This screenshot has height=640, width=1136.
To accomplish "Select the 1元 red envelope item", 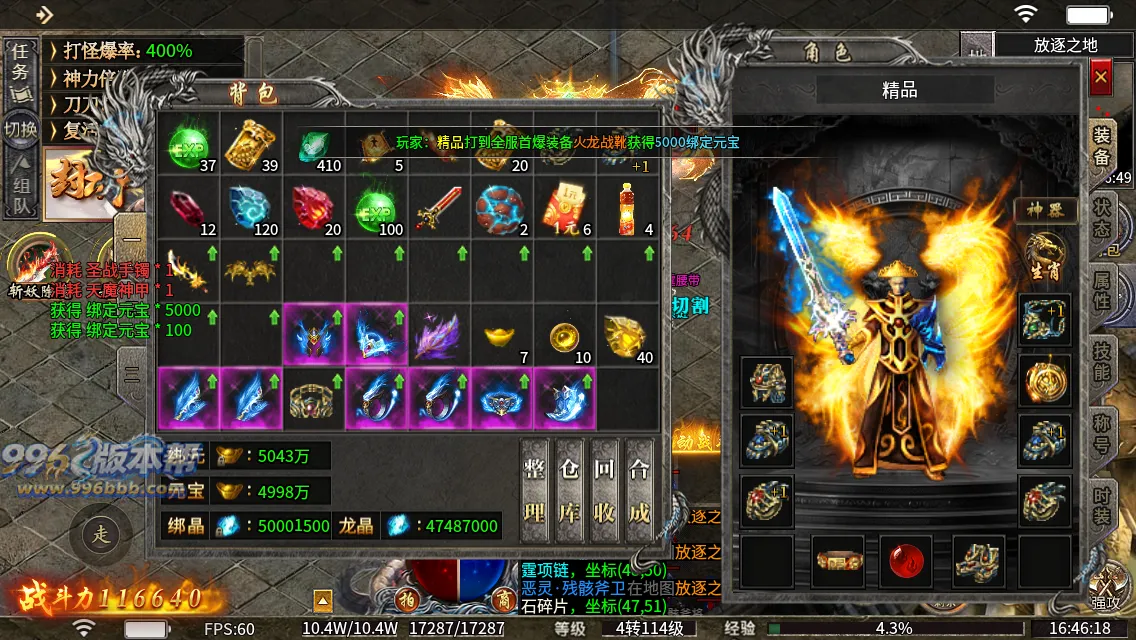I will [564, 208].
